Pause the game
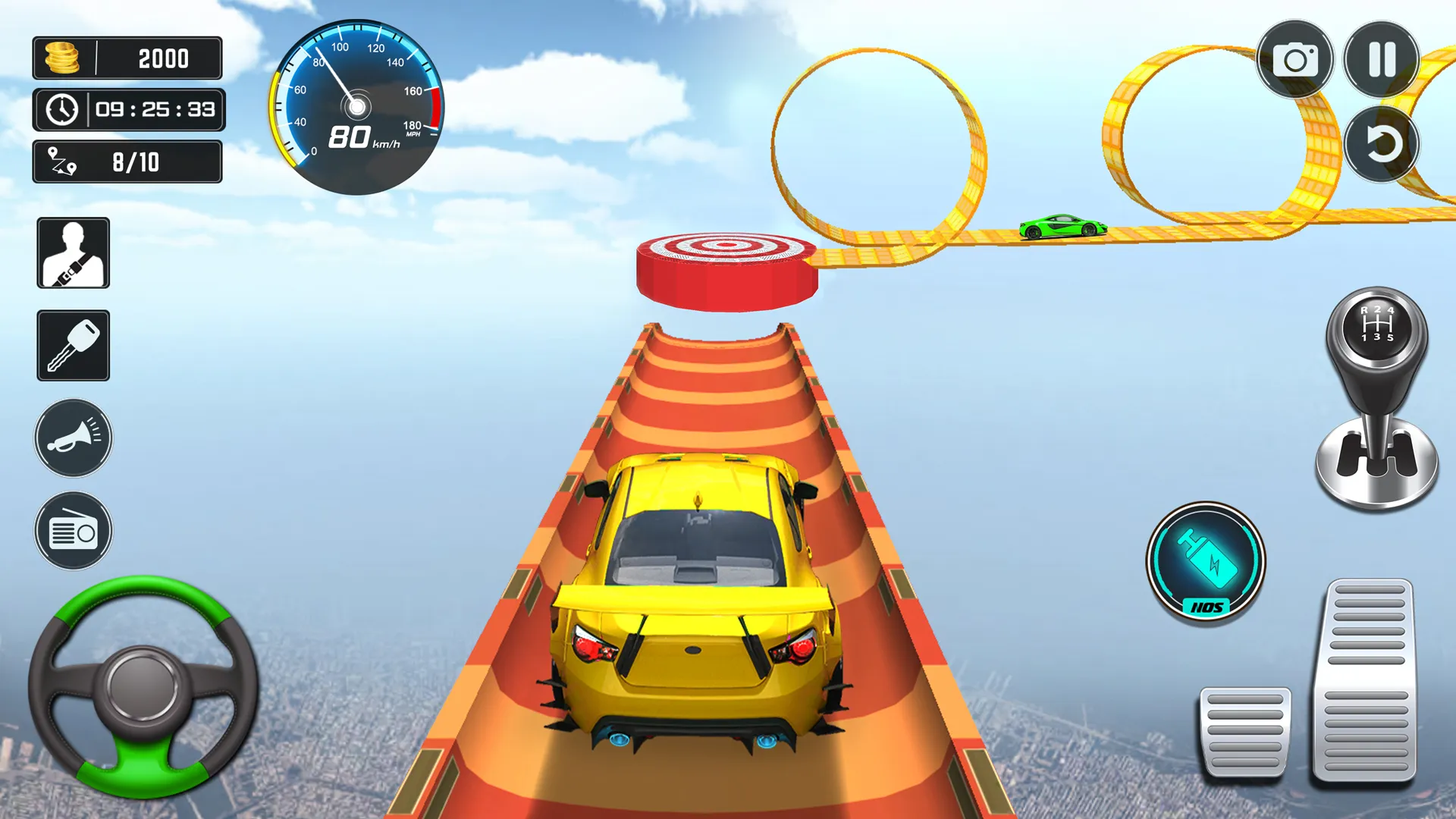 coord(1383,61)
